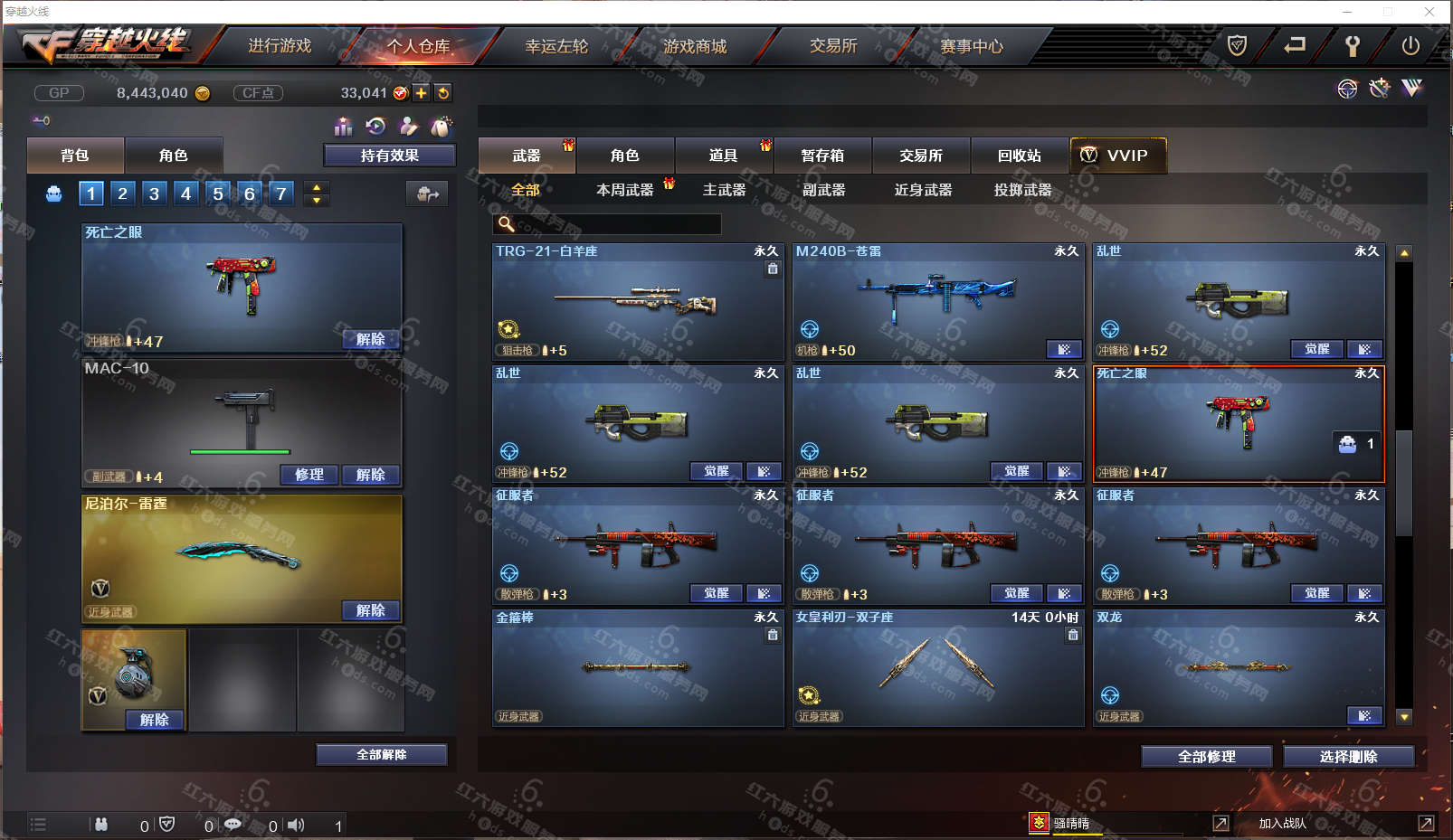Filter by 近身武器 category
This screenshot has width=1453, height=840.
pos(923,190)
